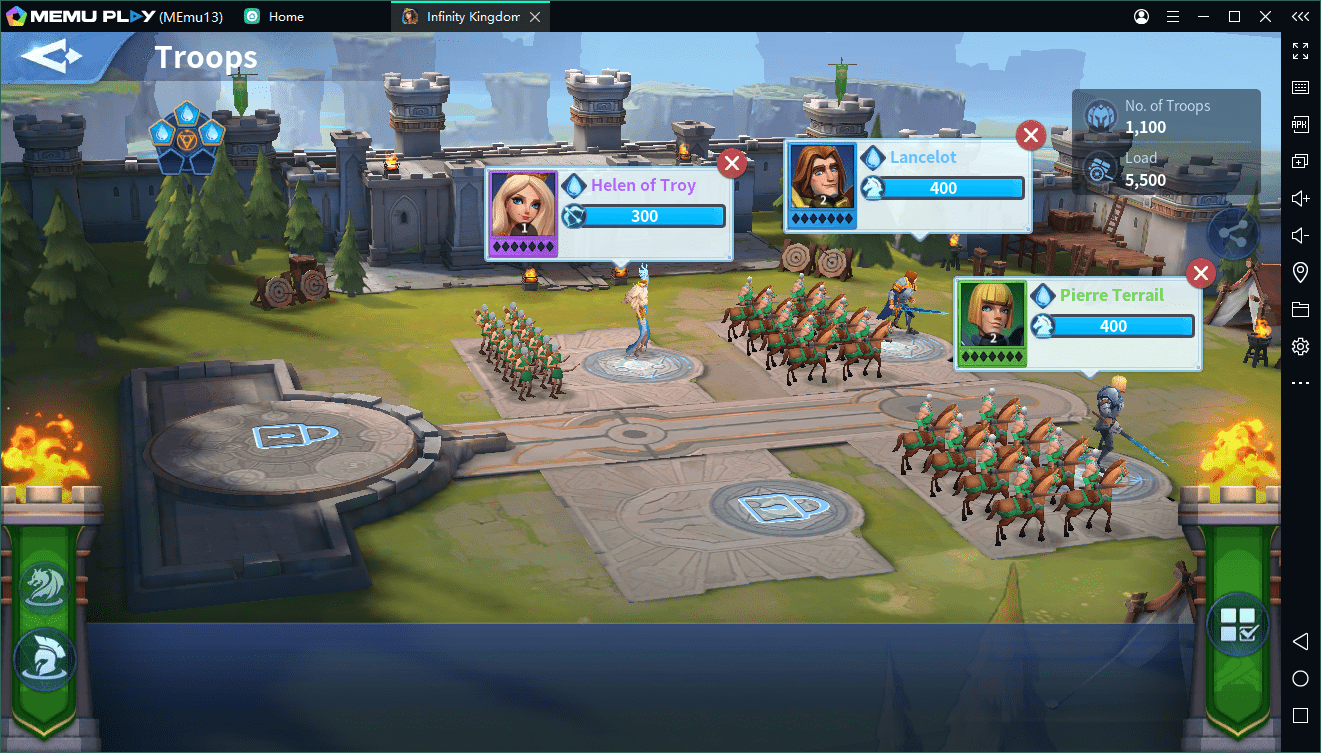This screenshot has width=1321, height=753.
Task: Select the dragon icon on left banner
Action: (x=45, y=586)
